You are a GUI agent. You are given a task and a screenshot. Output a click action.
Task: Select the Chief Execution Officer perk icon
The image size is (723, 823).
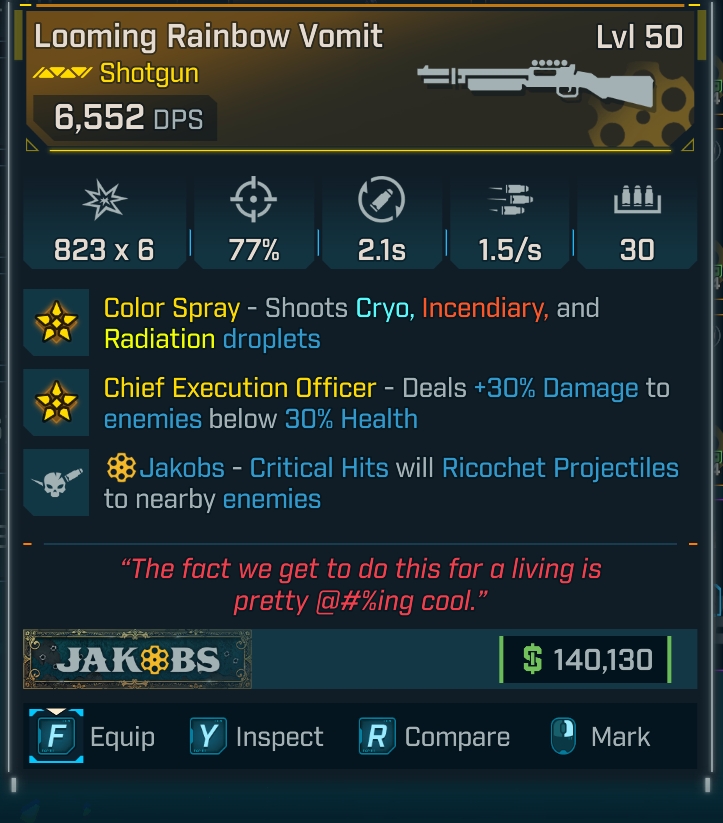[x=55, y=403]
